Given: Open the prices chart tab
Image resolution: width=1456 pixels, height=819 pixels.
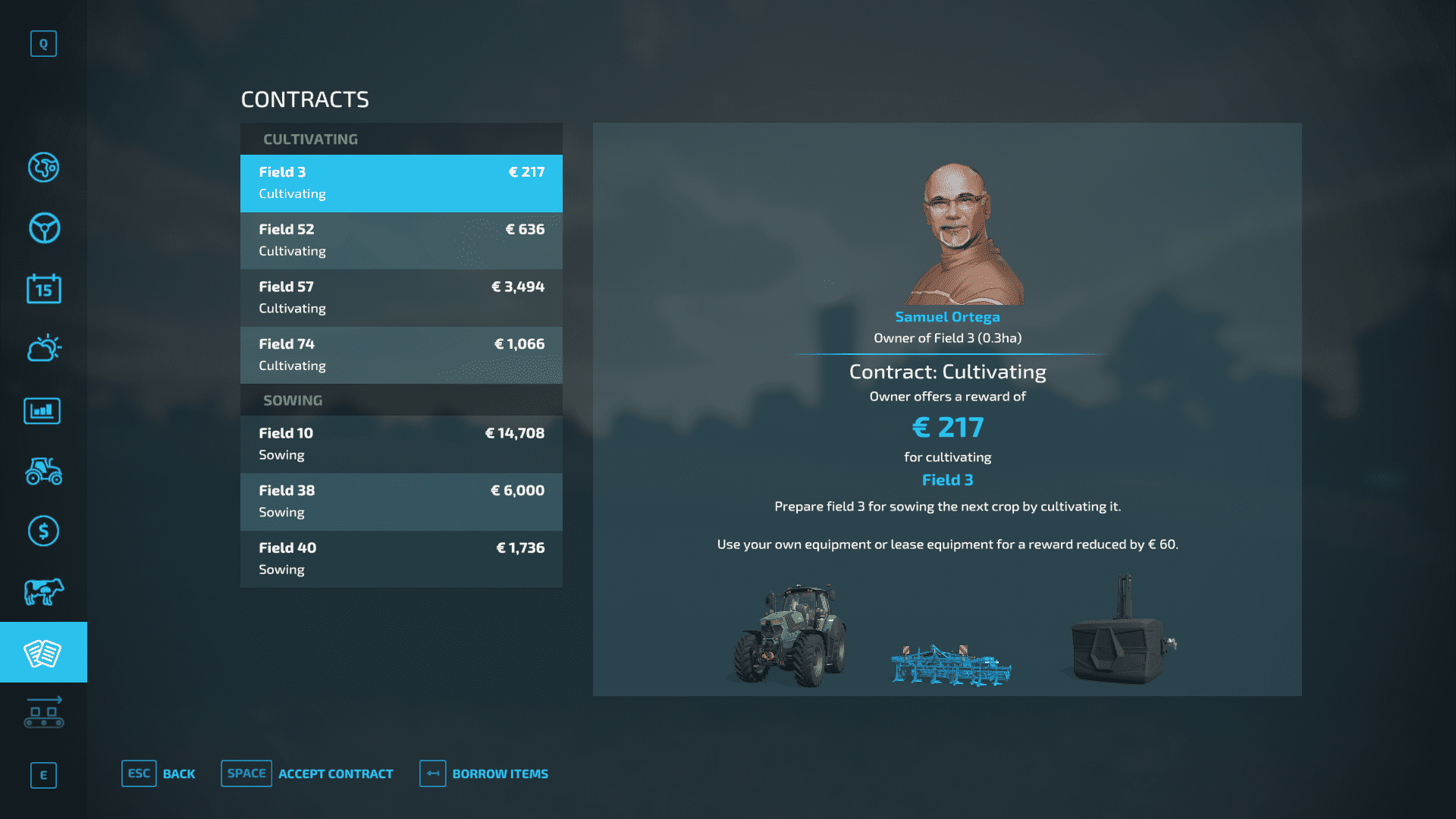Looking at the screenshot, I should click(43, 410).
